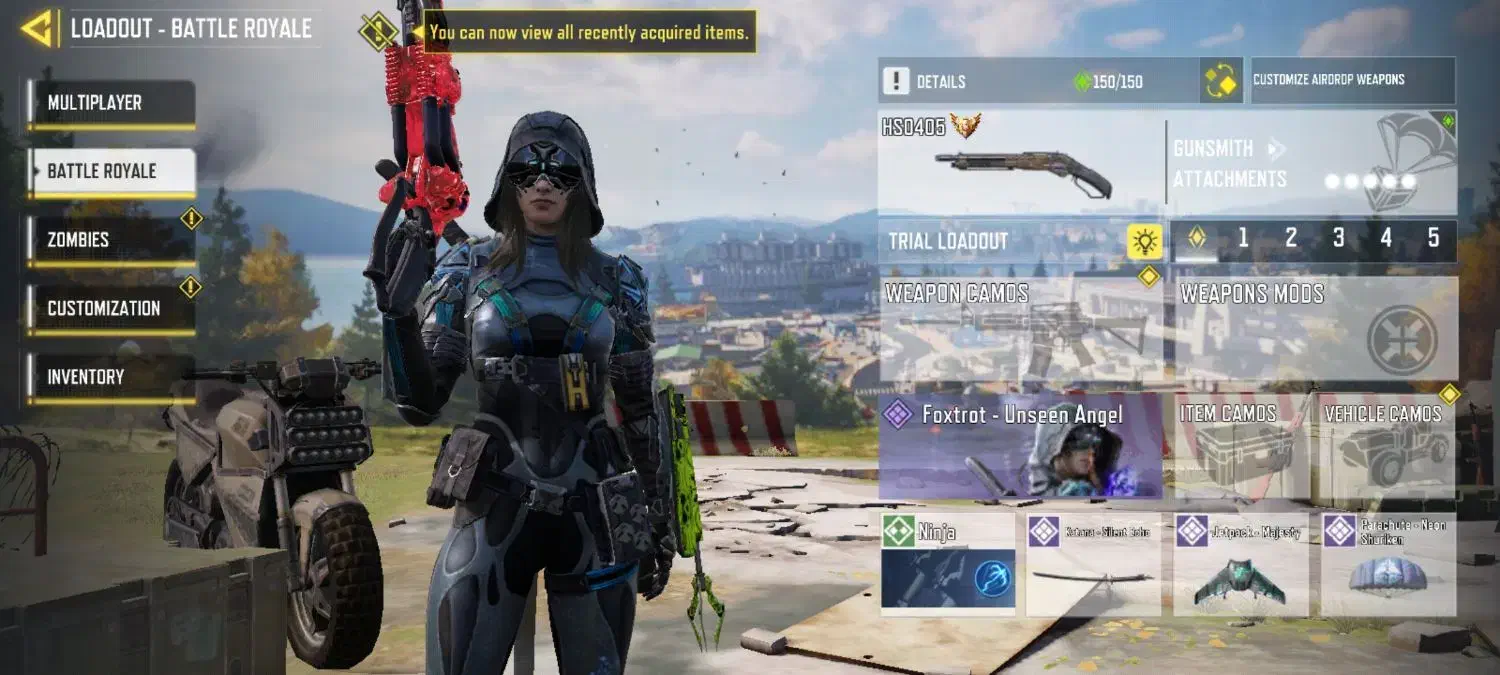Select the Ninja class tile
Viewport: 1500px width, 675px height.
[x=947, y=563]
